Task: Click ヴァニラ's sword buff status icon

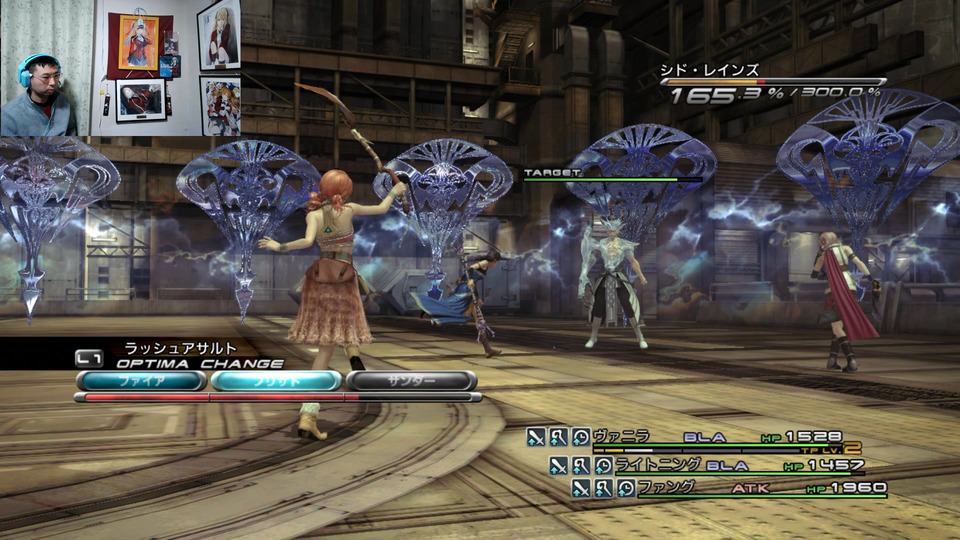Action: (x=537, y=437)
